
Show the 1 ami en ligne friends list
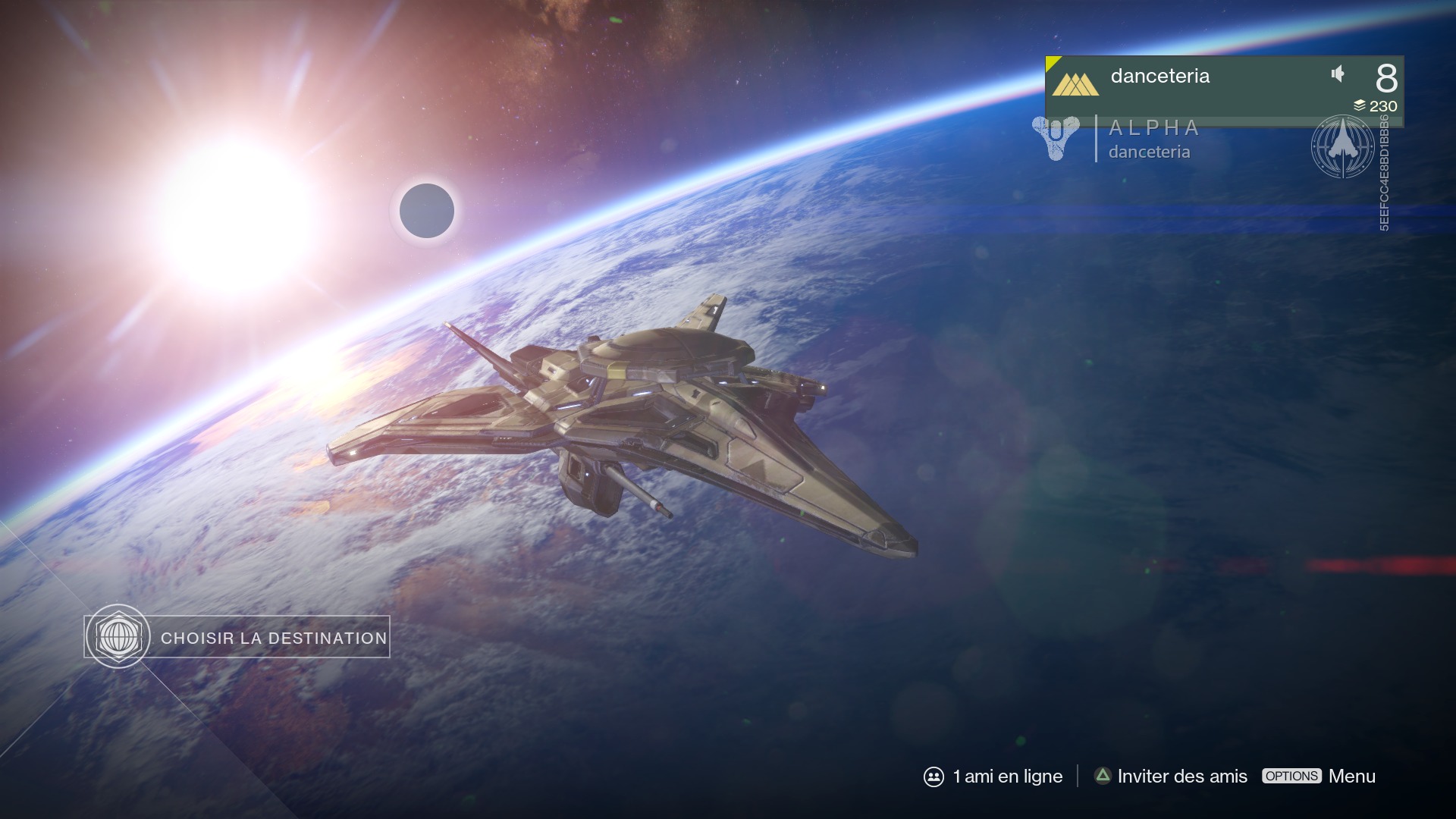pyautogui.click(x=993, y=777)
